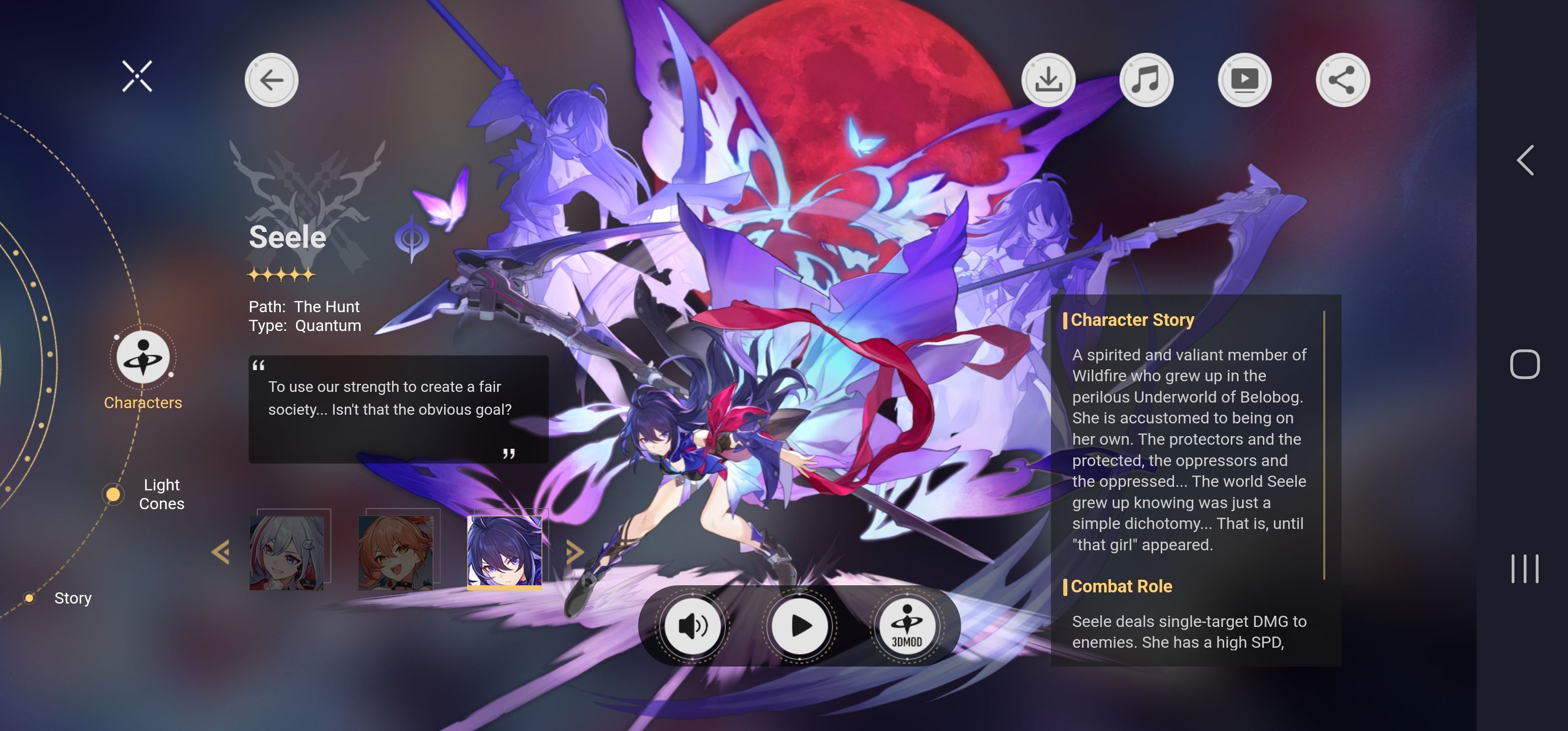Click the Quantum element icon beside Seele's name
The height and width of the screenshot is (731, 1568).
(411, 238)
